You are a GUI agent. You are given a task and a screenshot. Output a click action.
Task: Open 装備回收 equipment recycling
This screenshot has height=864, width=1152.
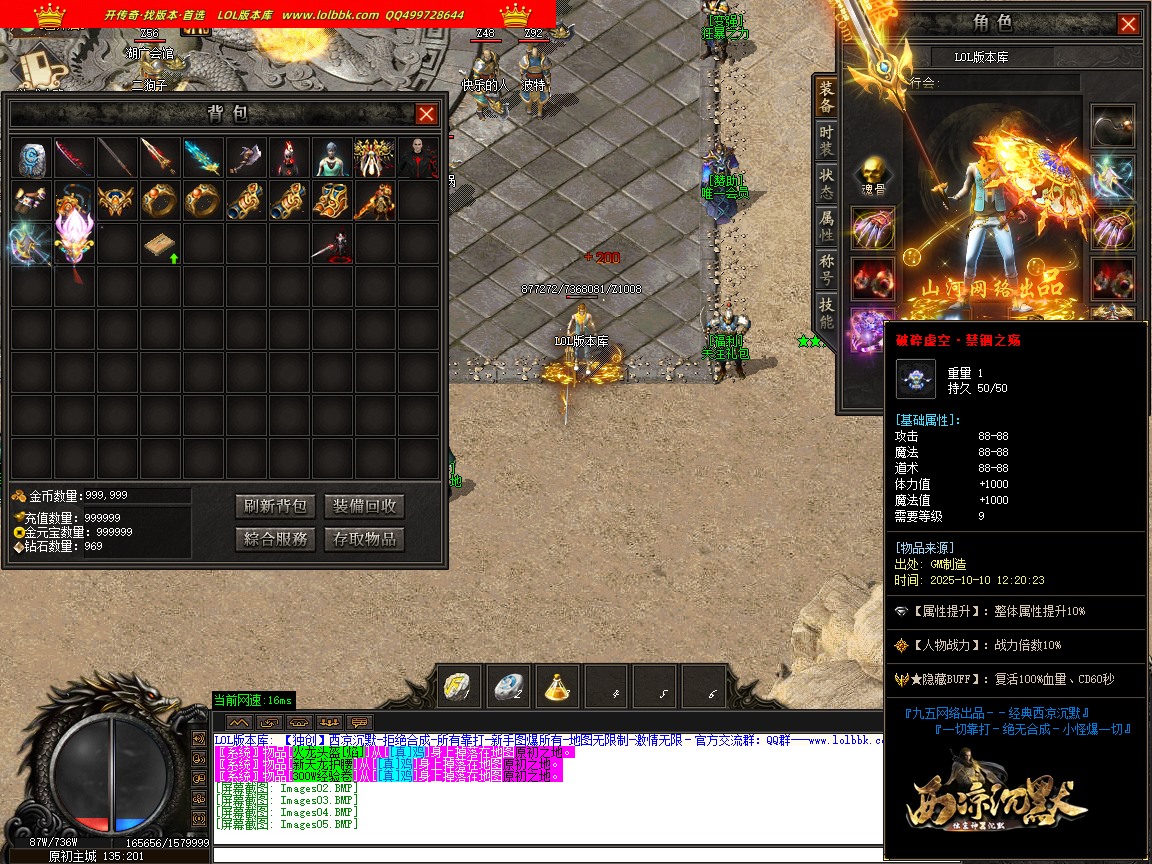point(364,506)
